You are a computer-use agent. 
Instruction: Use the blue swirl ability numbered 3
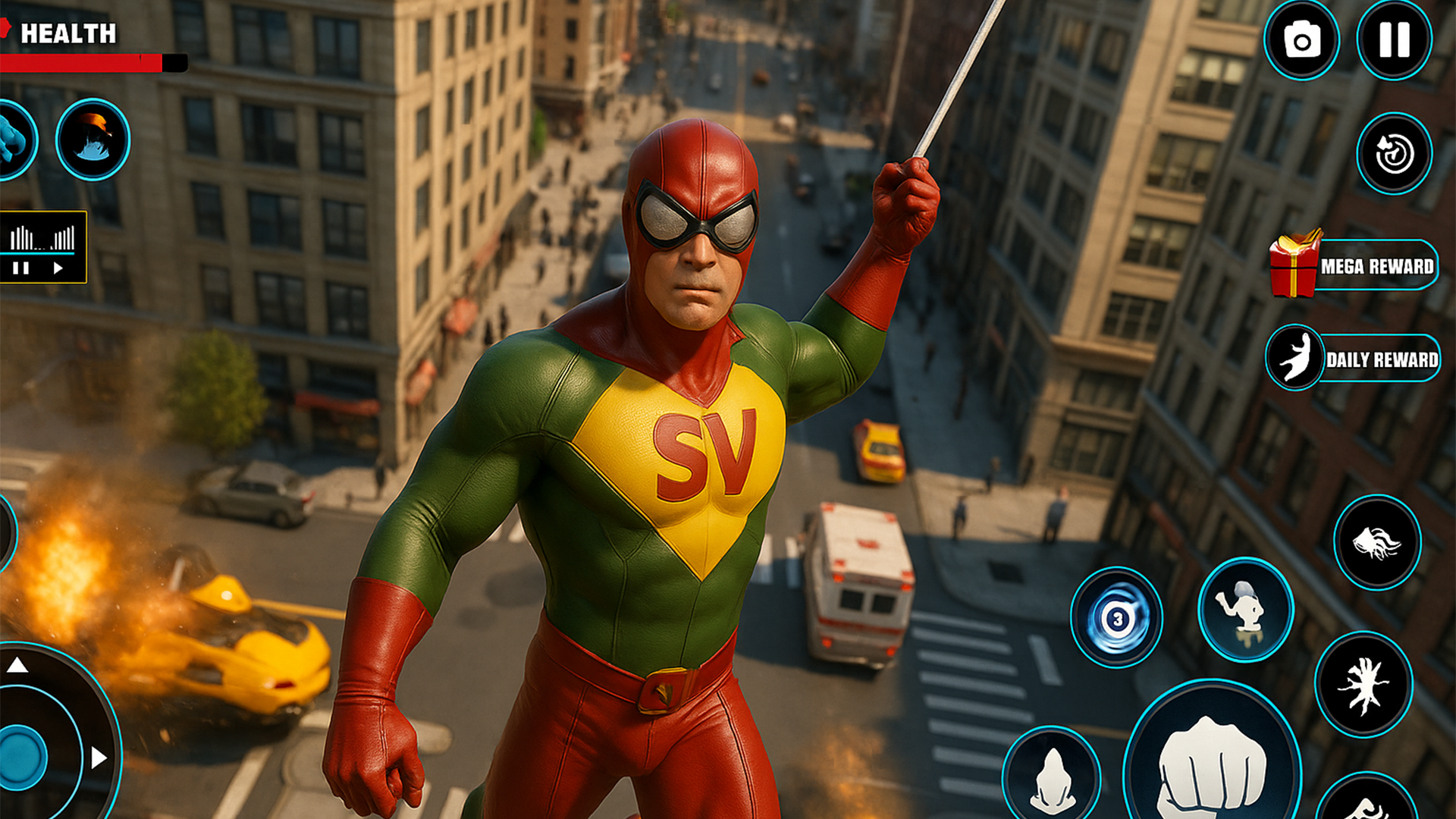pos(1116,618)
